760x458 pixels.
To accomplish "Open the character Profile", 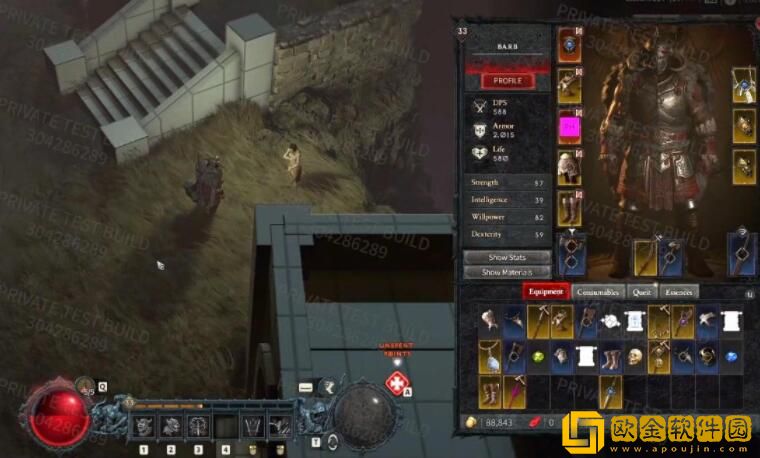I will (507, 81).
